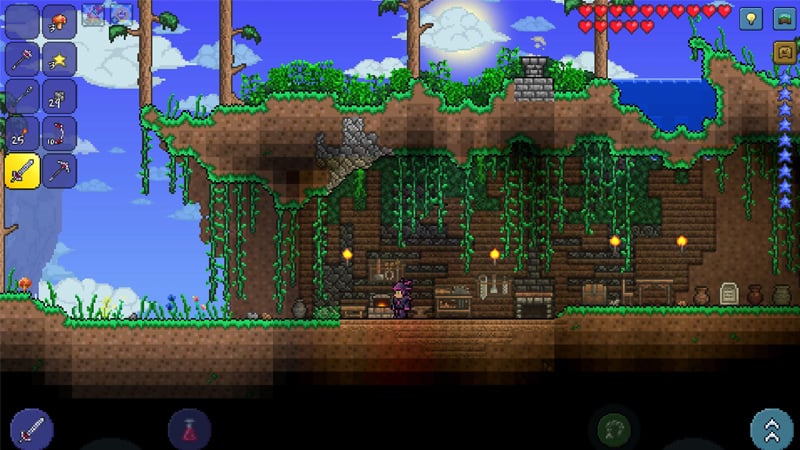Image resolution: width=800 pixels, height=450 pixels.
Task: Equip the pickaxe from the hotbar
Action: click(x=59, y=170)
